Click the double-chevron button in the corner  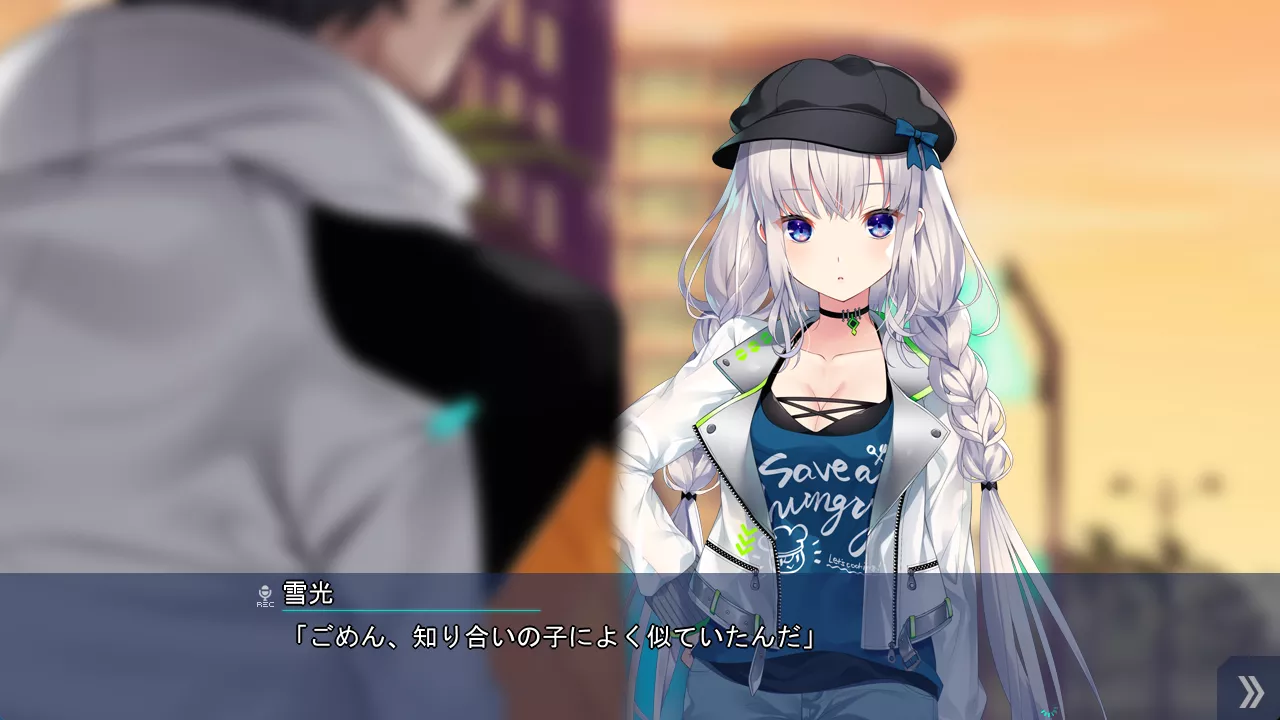[x=1250, y=691]
